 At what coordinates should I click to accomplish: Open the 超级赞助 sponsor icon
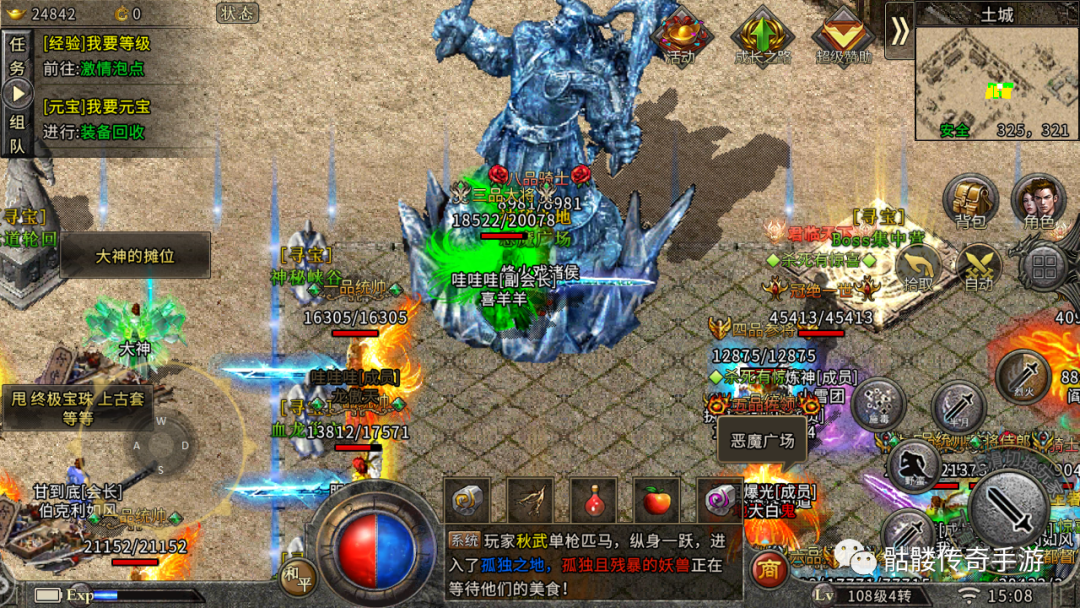(x=843, y=36)
